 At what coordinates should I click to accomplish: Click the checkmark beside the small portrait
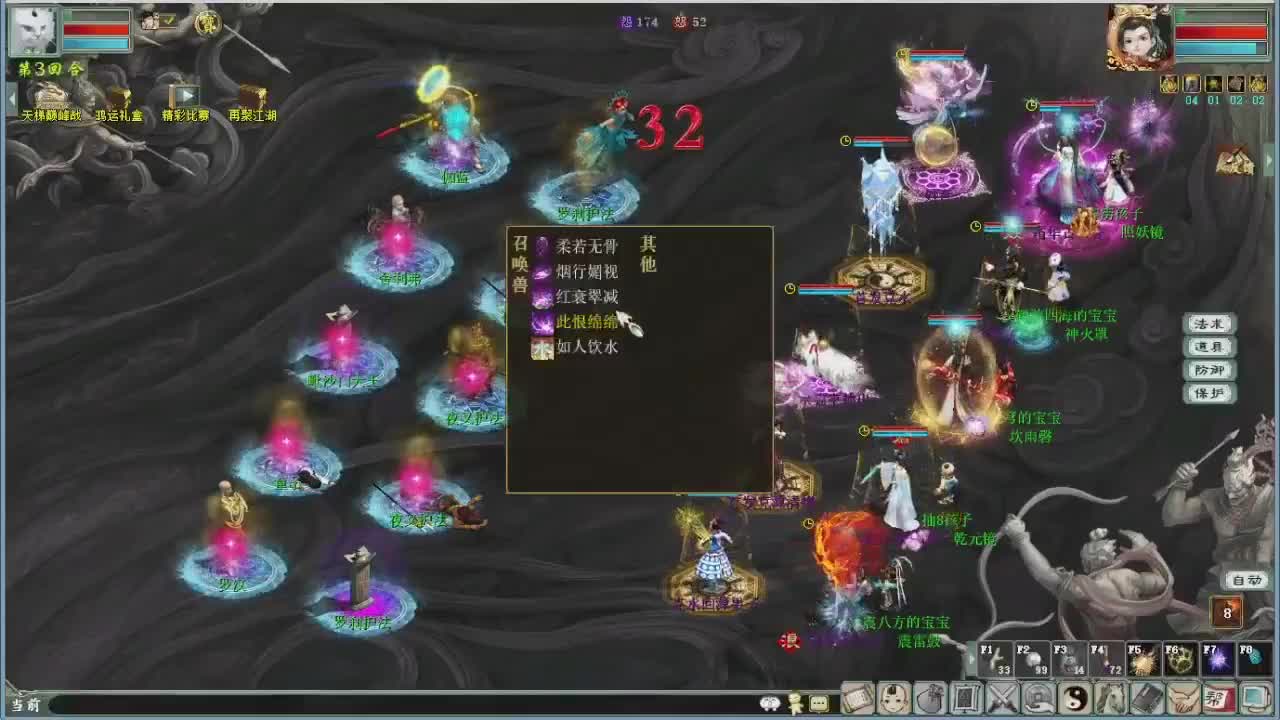[168, 19]
